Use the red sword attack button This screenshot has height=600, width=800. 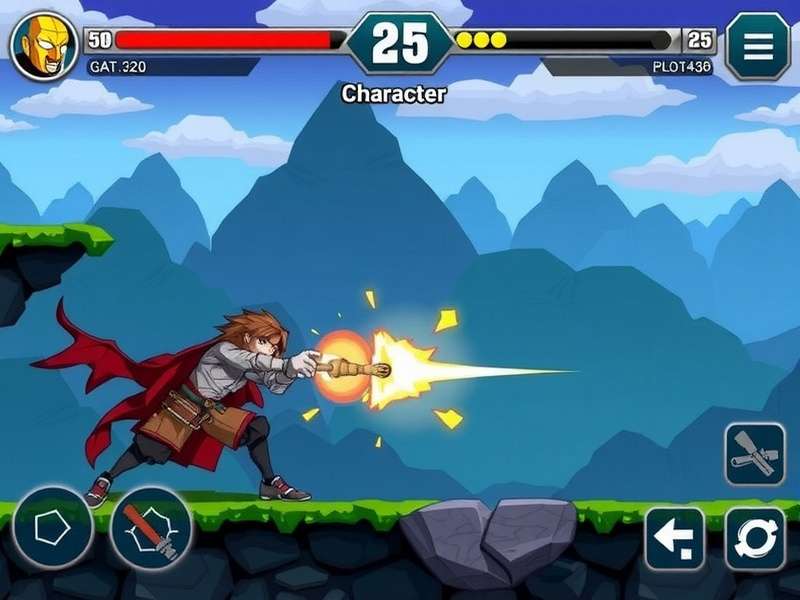(x=150, y=527)
